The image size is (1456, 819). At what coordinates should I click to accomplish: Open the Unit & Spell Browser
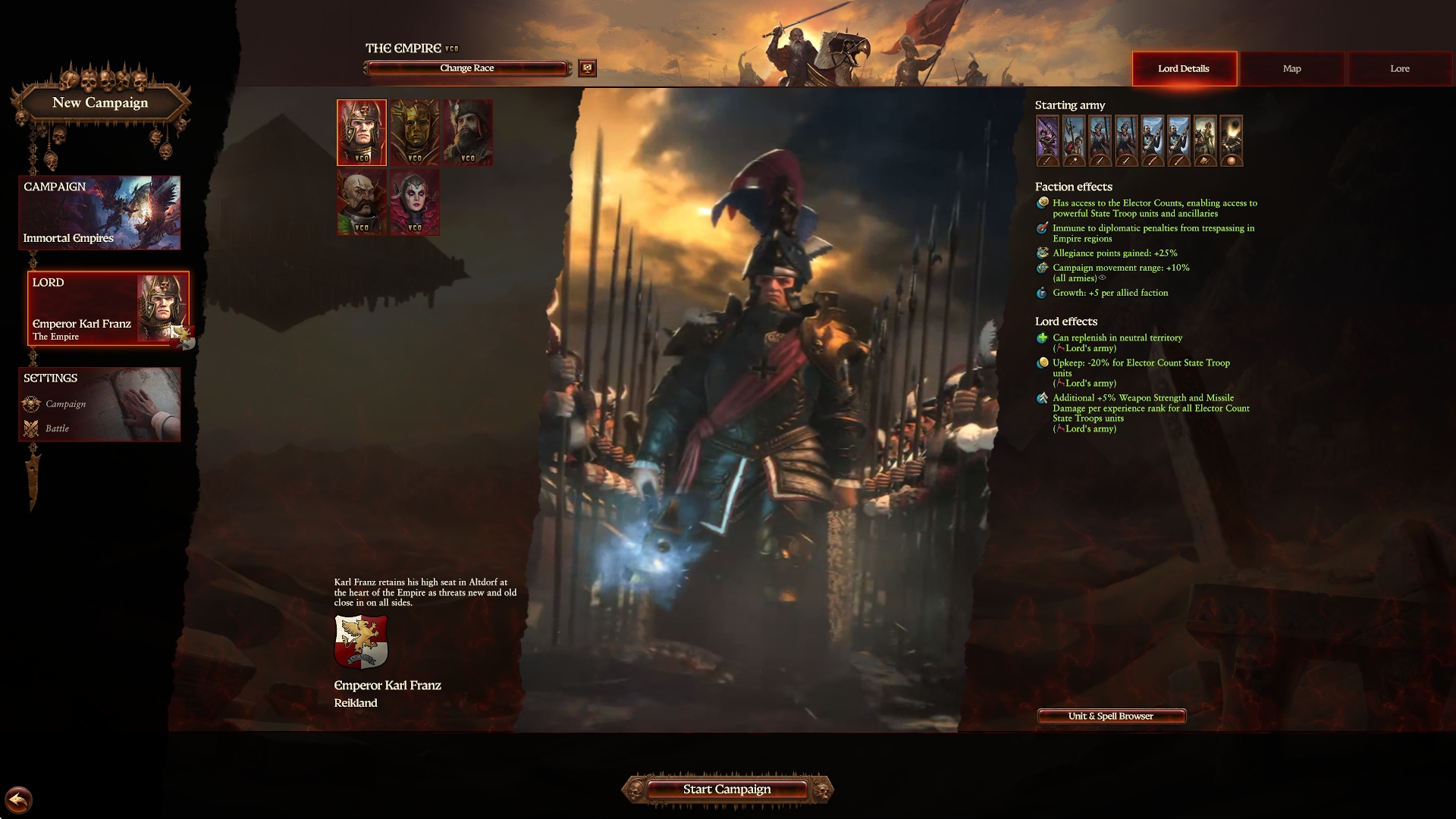pos(1110,716)
